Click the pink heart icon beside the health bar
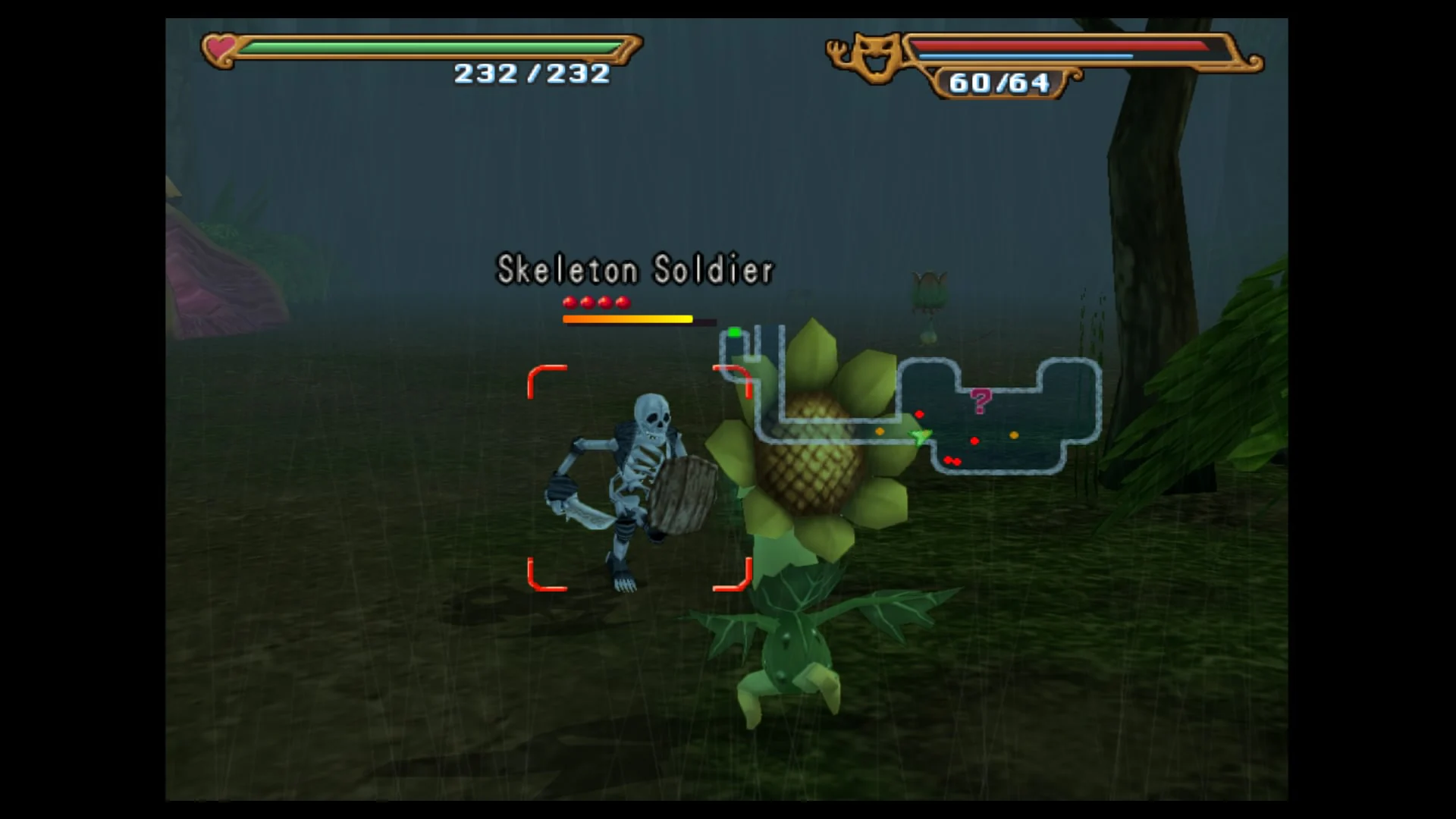The width and height of the screenshot is (1456, 819). (219, 48)
